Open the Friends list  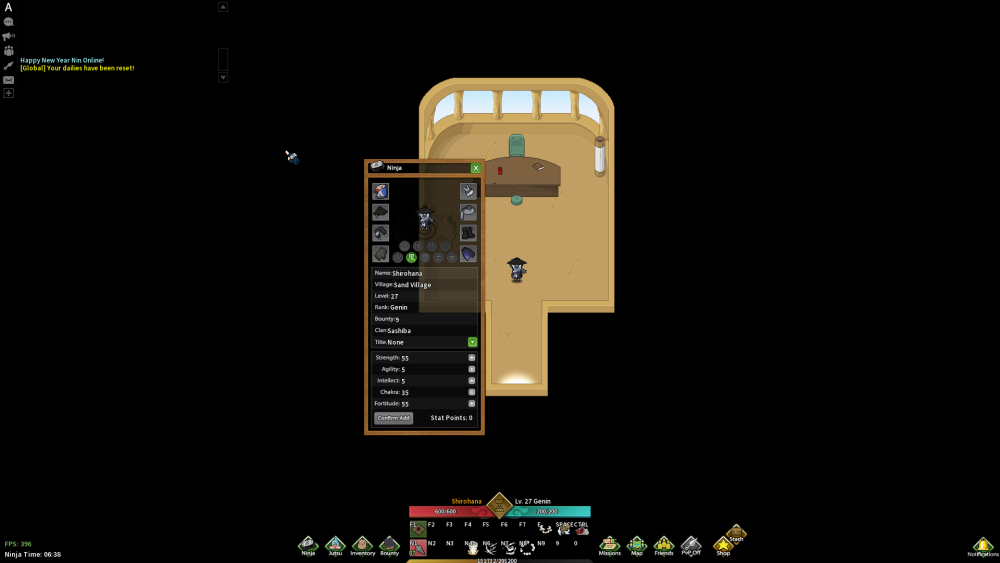point(664,545)
